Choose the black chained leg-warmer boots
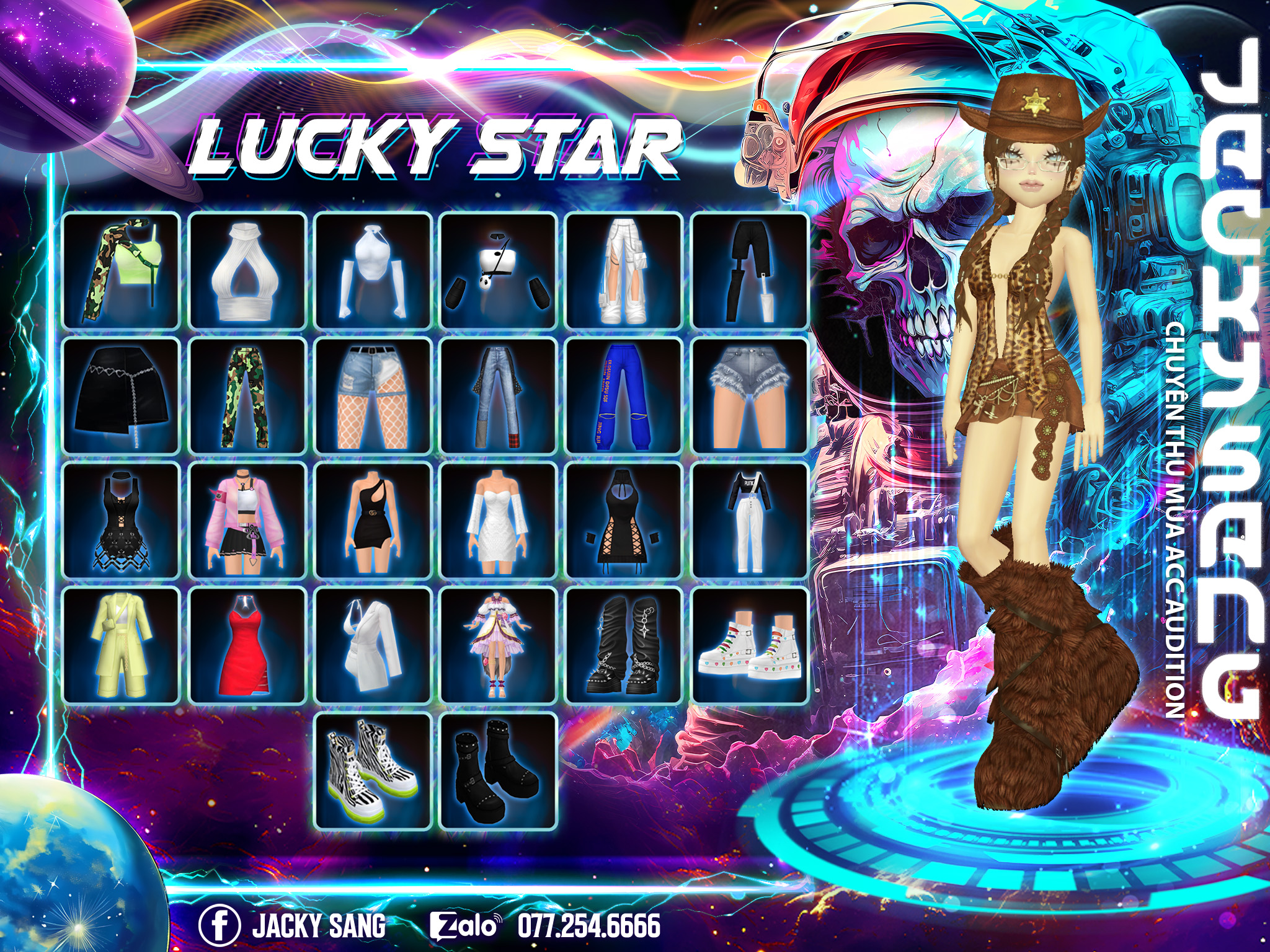 pos(624,646)
